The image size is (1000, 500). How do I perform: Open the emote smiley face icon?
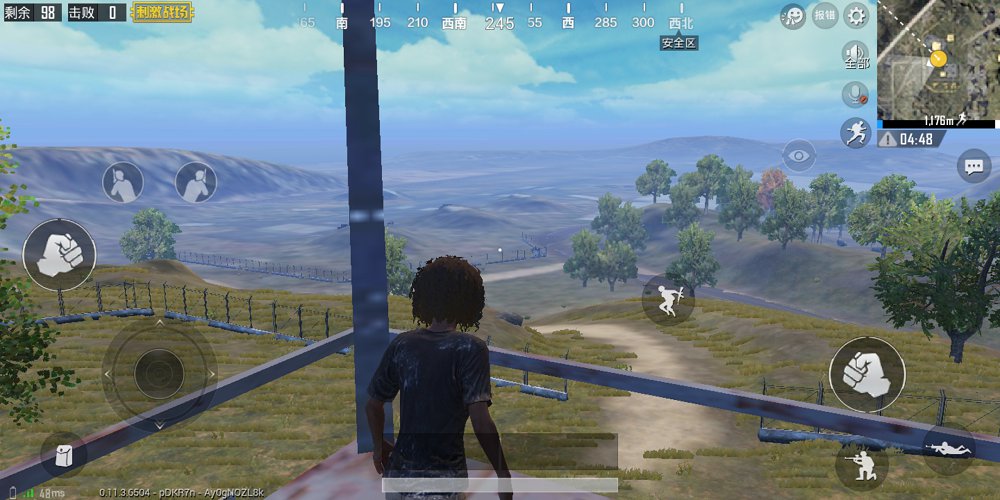pyautogui.click(x=793, y=15)
